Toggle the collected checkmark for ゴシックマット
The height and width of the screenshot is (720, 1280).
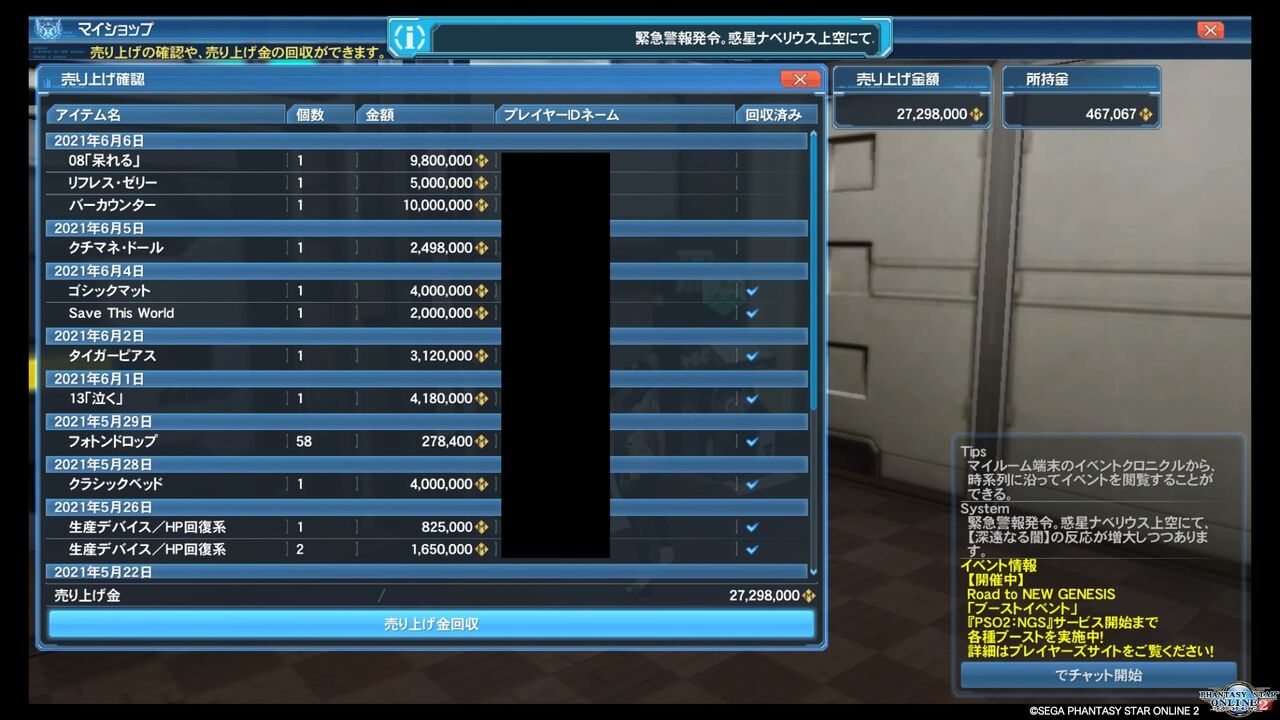pyautogui.click(x=751, y=291)
